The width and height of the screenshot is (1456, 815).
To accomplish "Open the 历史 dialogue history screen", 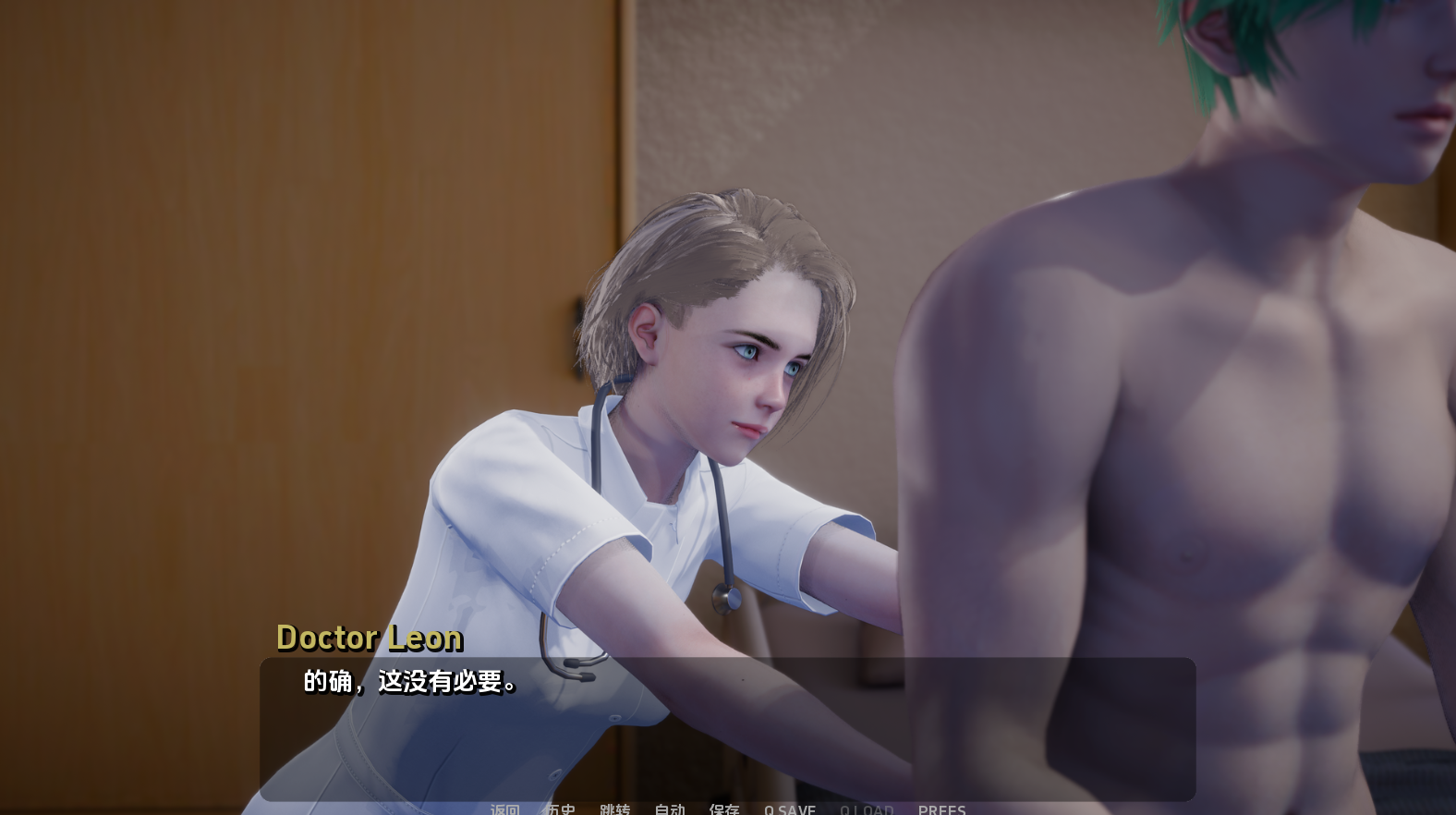I will (560, 810).
